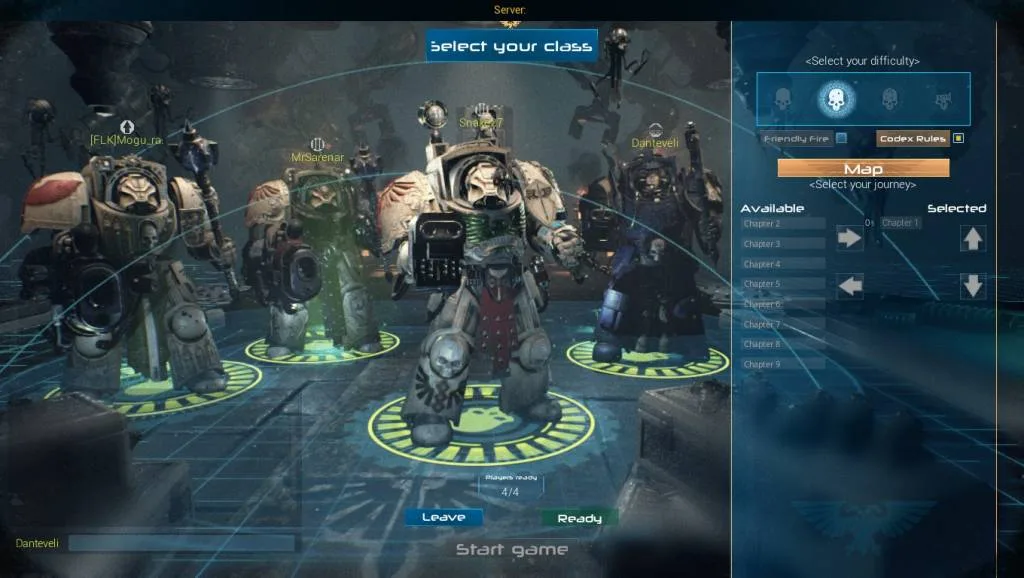Image resolution: width=1024 pixels, height=578 pixels.
Task: Pick Chapter 9 from available chapters
Action: click(782, 364)
